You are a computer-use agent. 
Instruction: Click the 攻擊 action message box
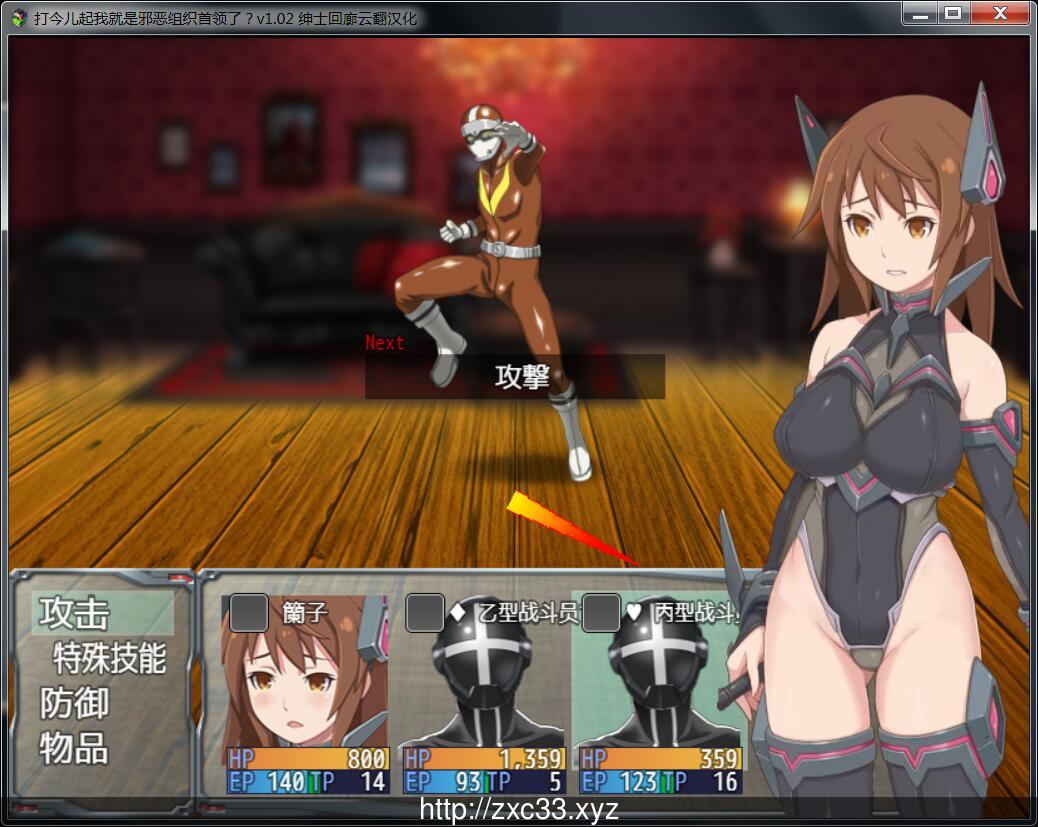tap(514, 377)
